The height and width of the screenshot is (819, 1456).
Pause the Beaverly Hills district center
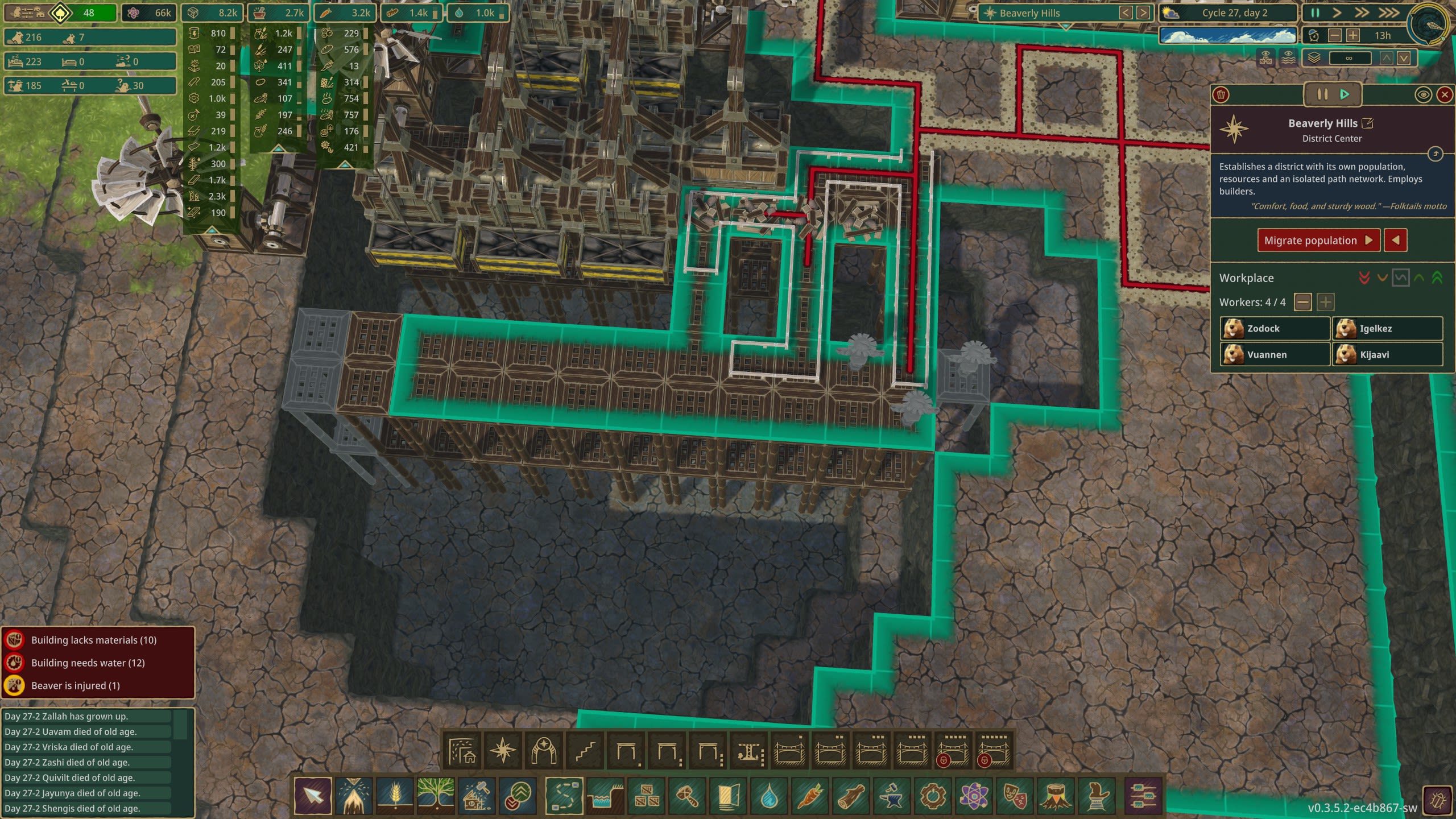coord(1322,94)
